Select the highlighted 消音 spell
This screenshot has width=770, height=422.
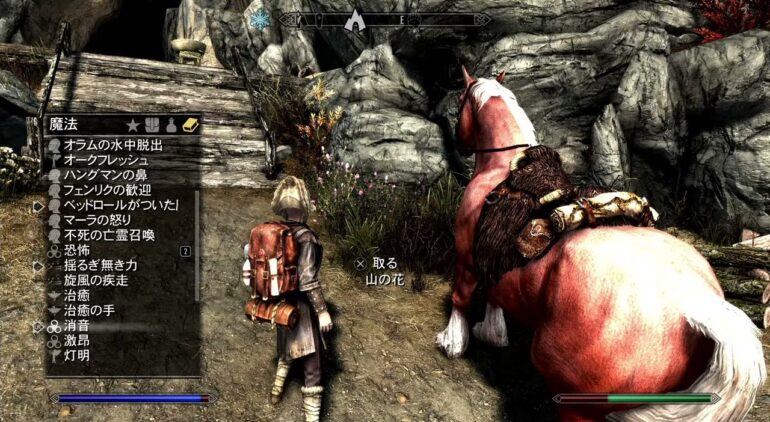[77, 326]
